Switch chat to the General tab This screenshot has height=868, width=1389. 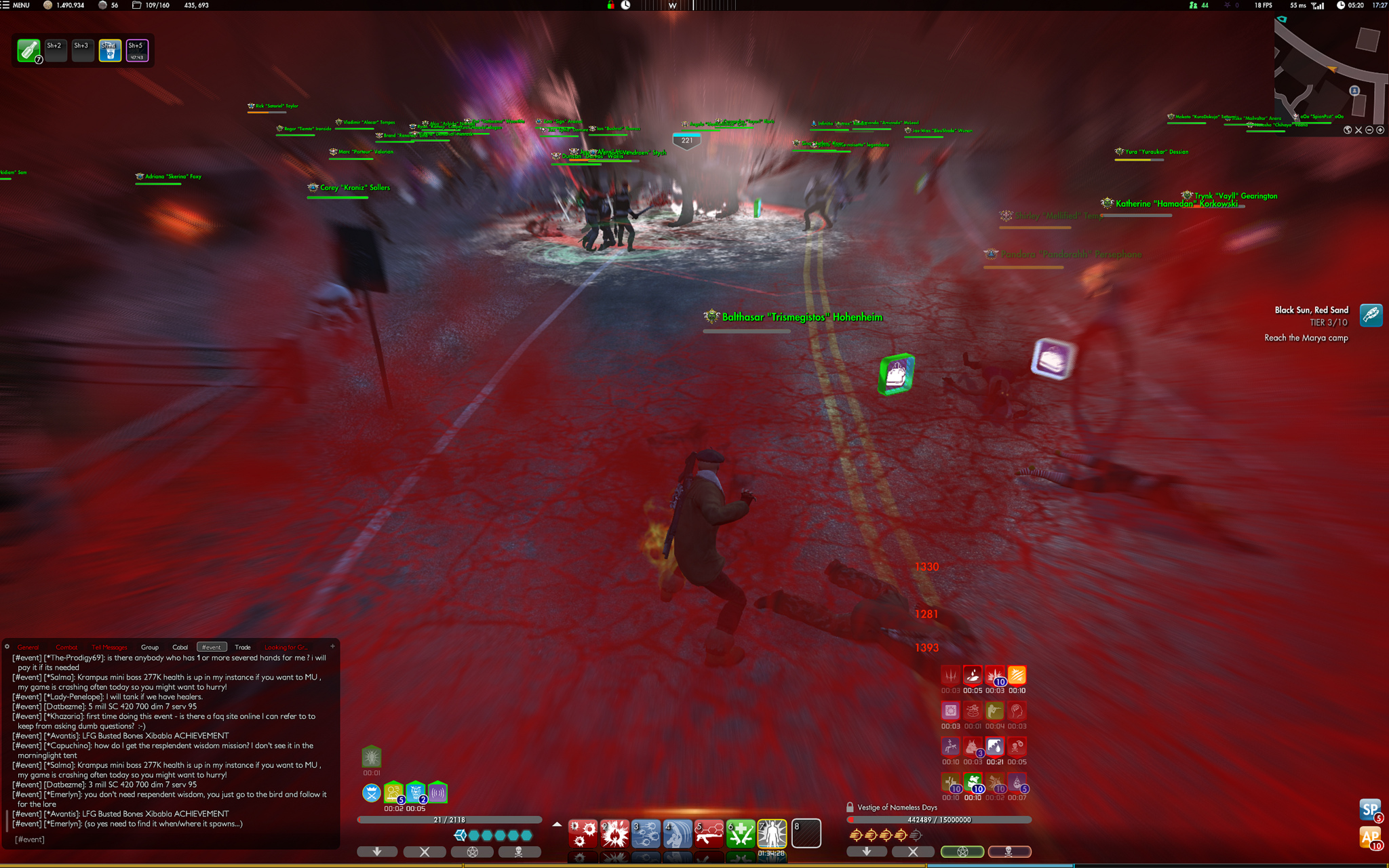[x=28, y=647]
